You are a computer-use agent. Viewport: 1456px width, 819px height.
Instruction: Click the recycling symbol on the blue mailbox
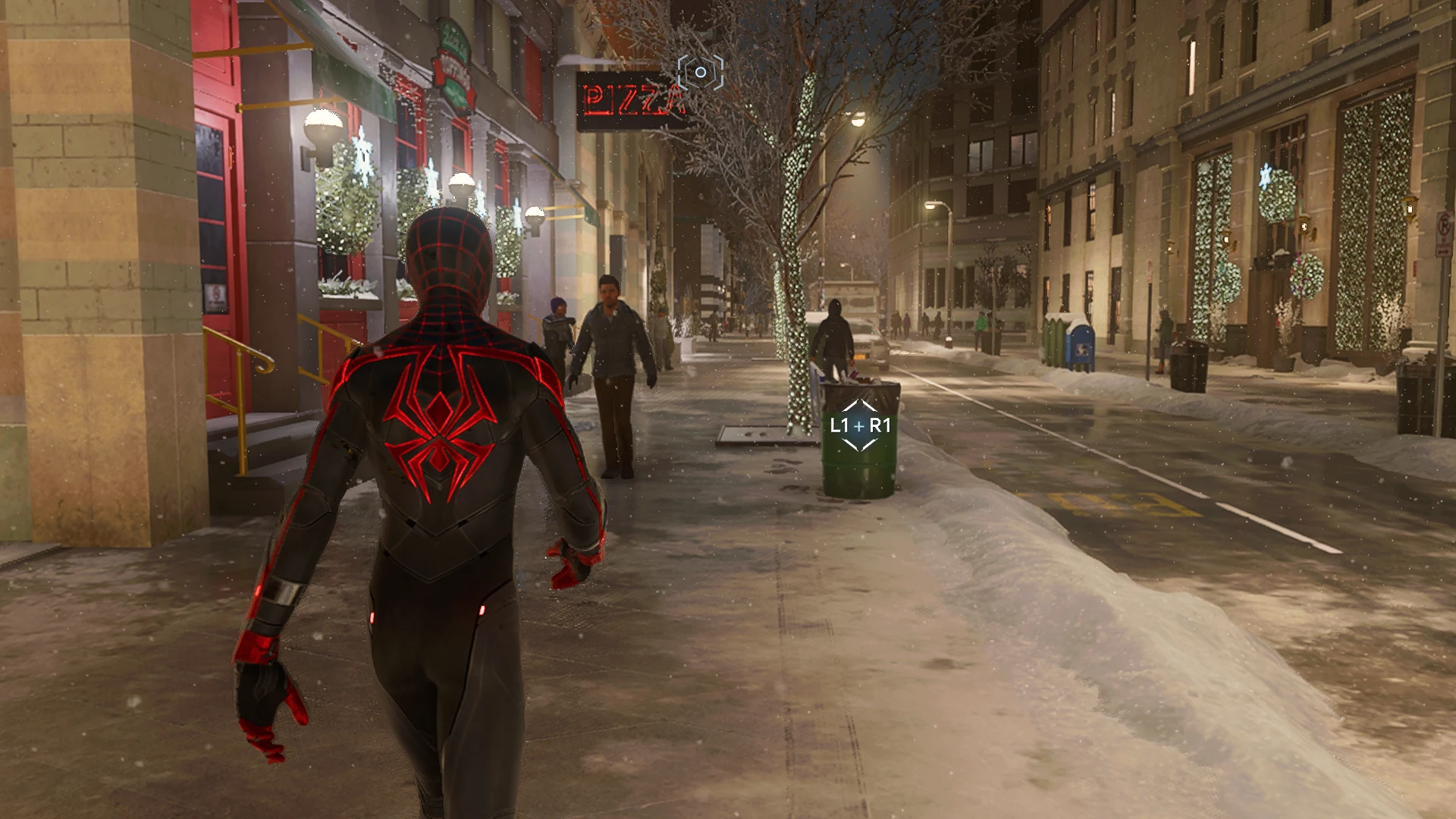1083,350
